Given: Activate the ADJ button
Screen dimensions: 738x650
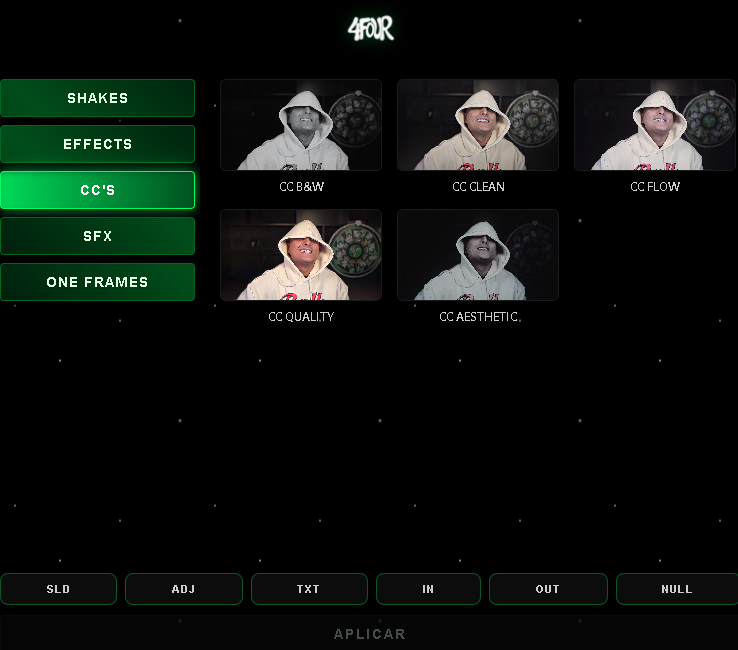Looking at the screenshot, I should pos(183,589).
